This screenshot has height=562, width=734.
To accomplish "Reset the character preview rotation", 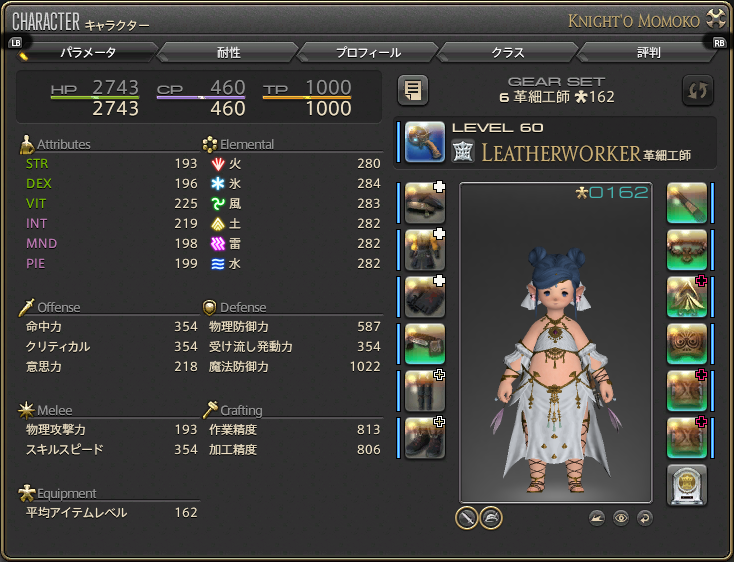I will [644, 517].
